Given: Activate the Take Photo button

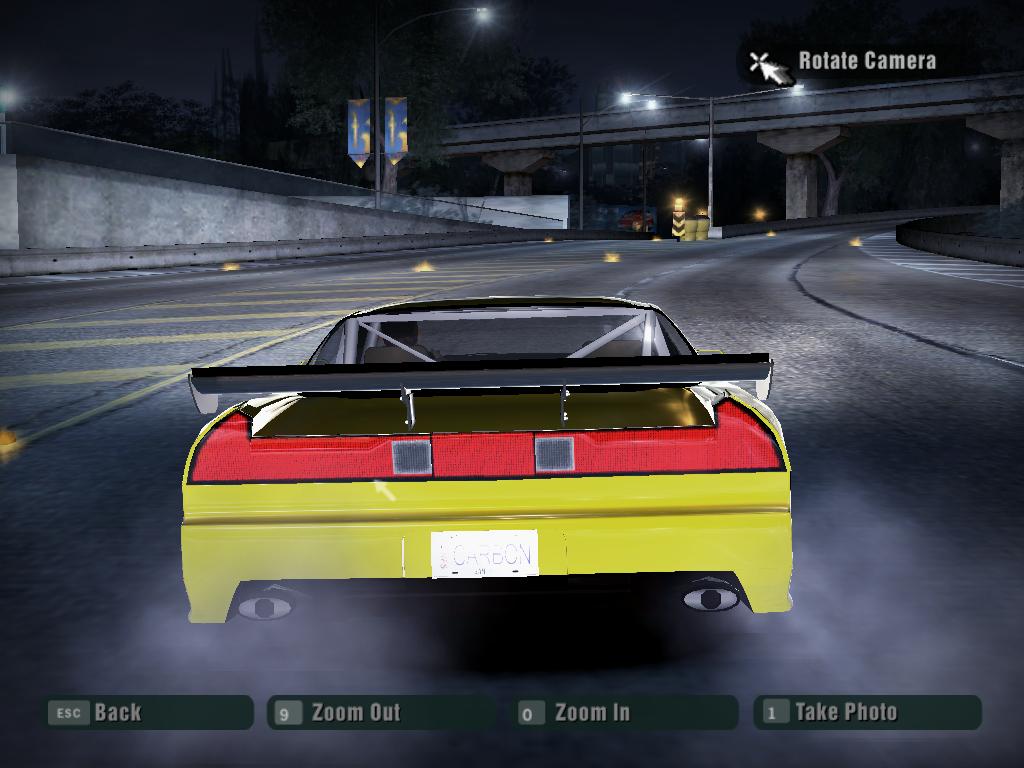Looking at the screenshot, I should pyautogui.click(x=866, y=713).
